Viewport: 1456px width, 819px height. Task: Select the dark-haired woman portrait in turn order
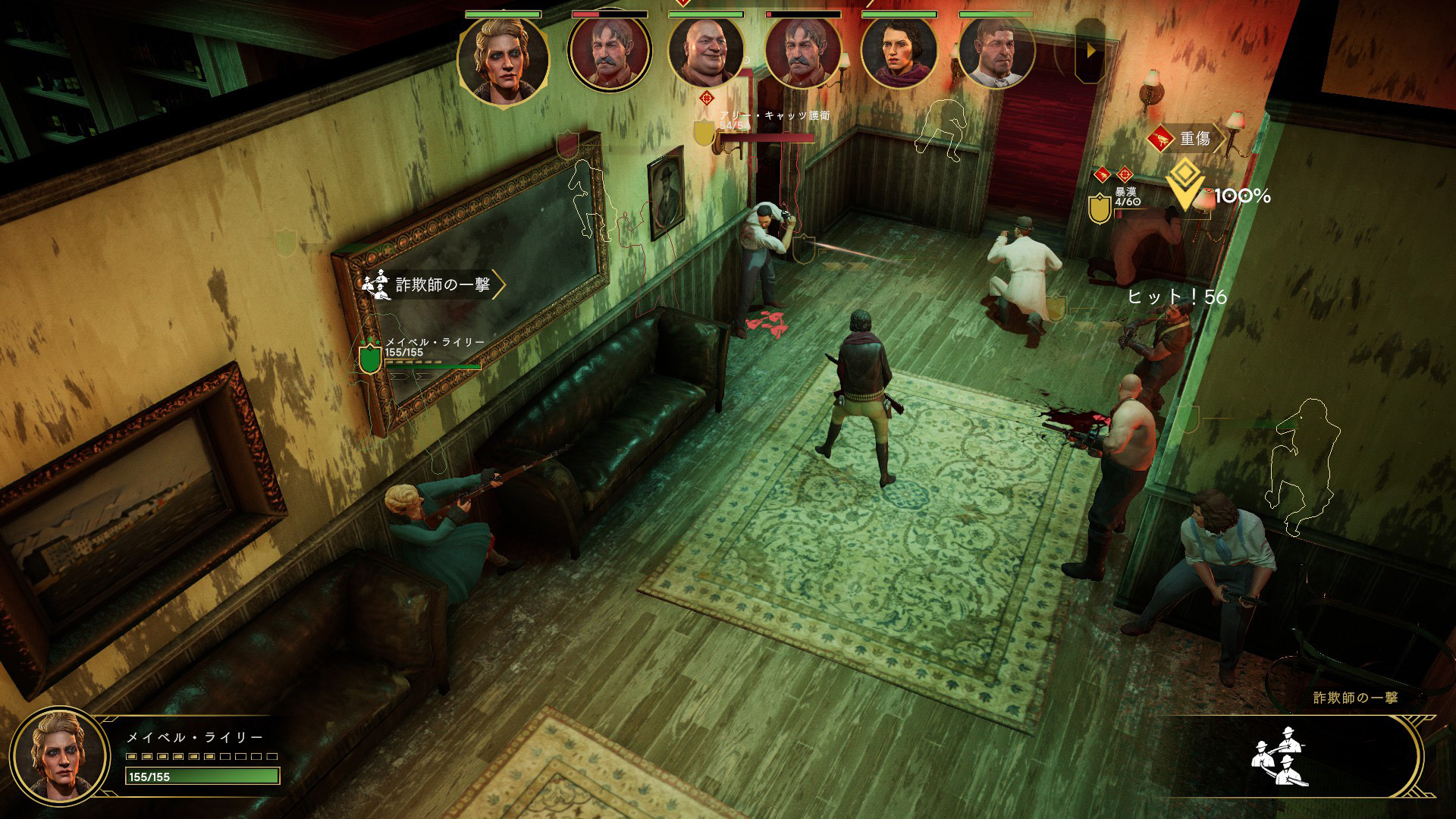(x=899, y=53)
